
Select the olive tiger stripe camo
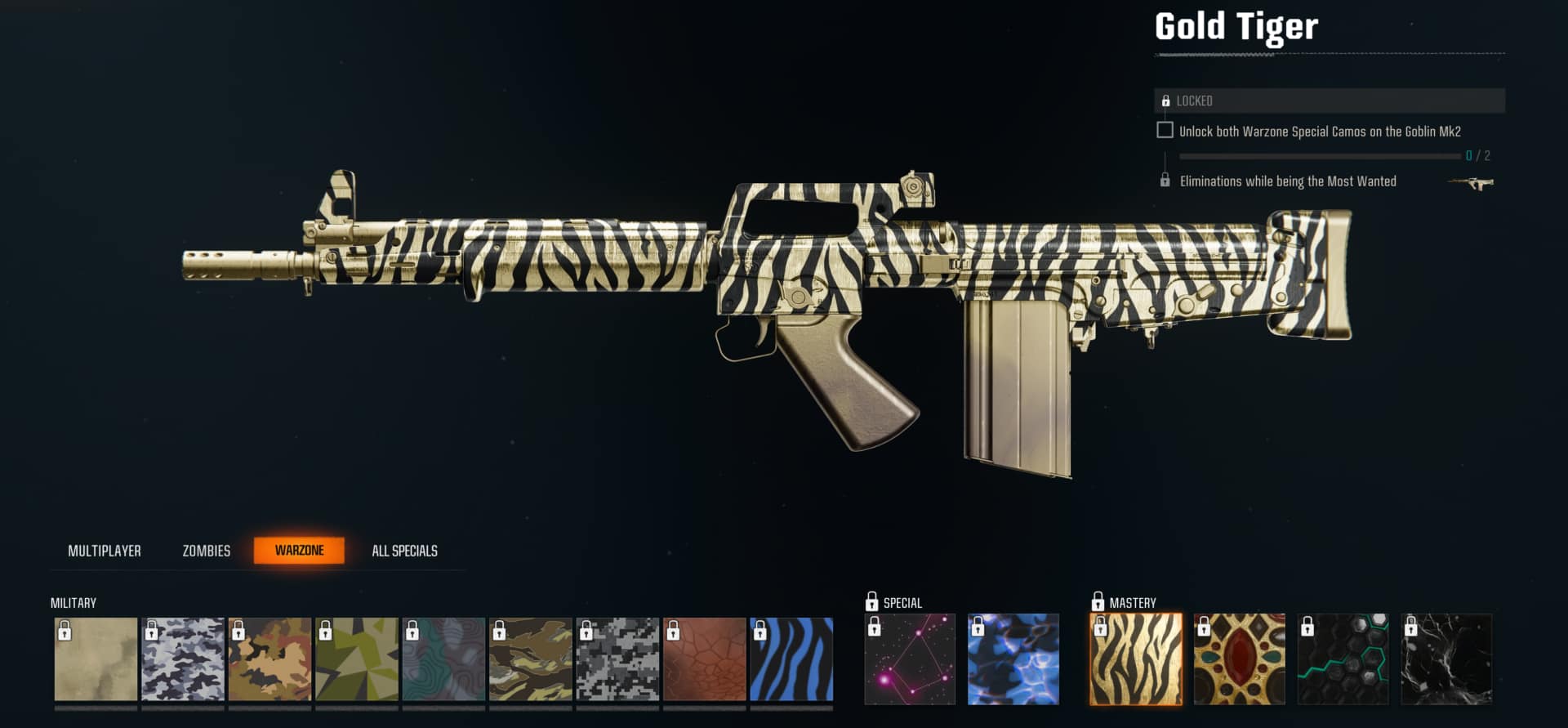531,659
